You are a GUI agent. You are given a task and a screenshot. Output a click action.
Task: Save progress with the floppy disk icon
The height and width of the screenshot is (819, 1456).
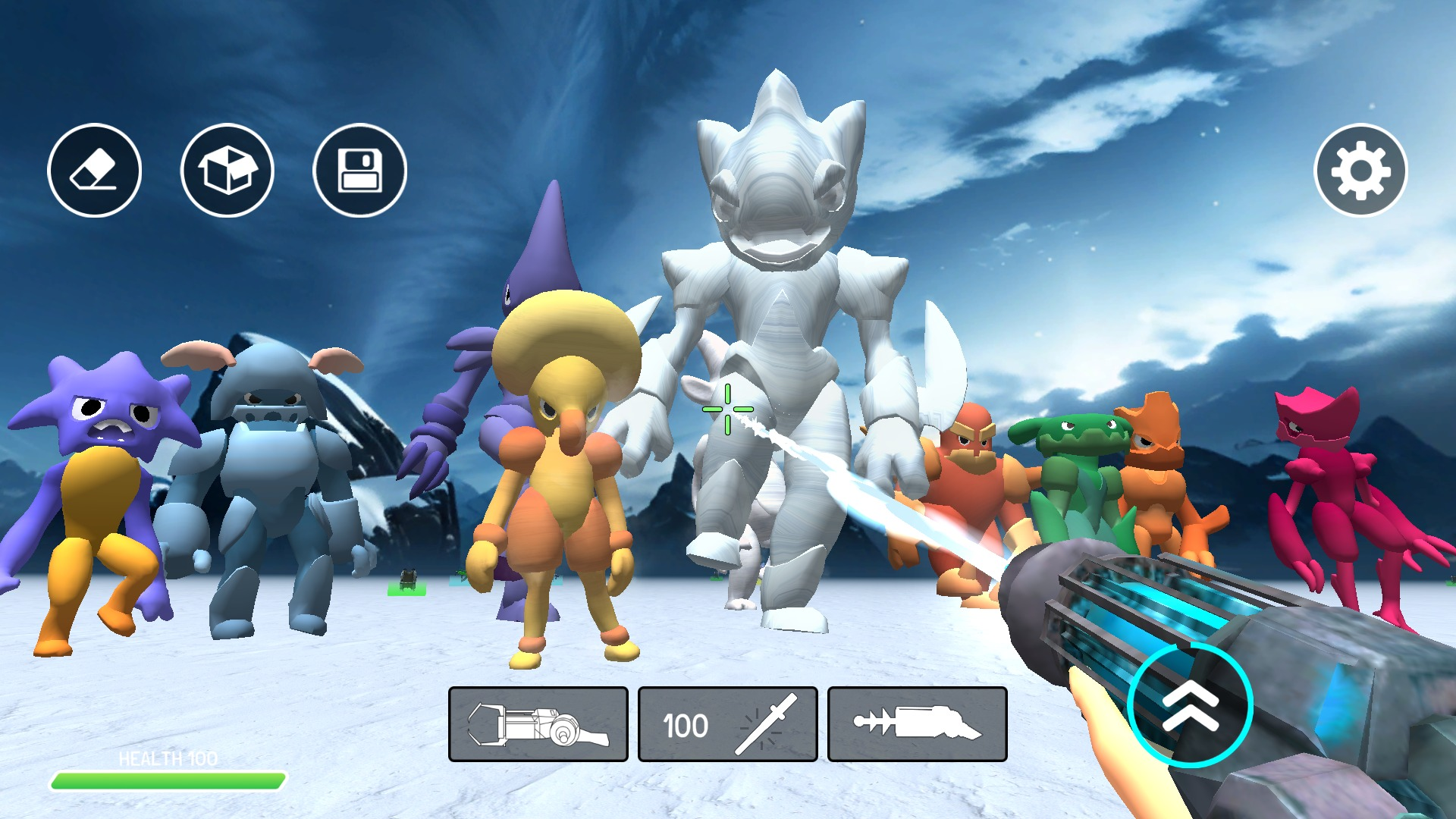[360, 171]
